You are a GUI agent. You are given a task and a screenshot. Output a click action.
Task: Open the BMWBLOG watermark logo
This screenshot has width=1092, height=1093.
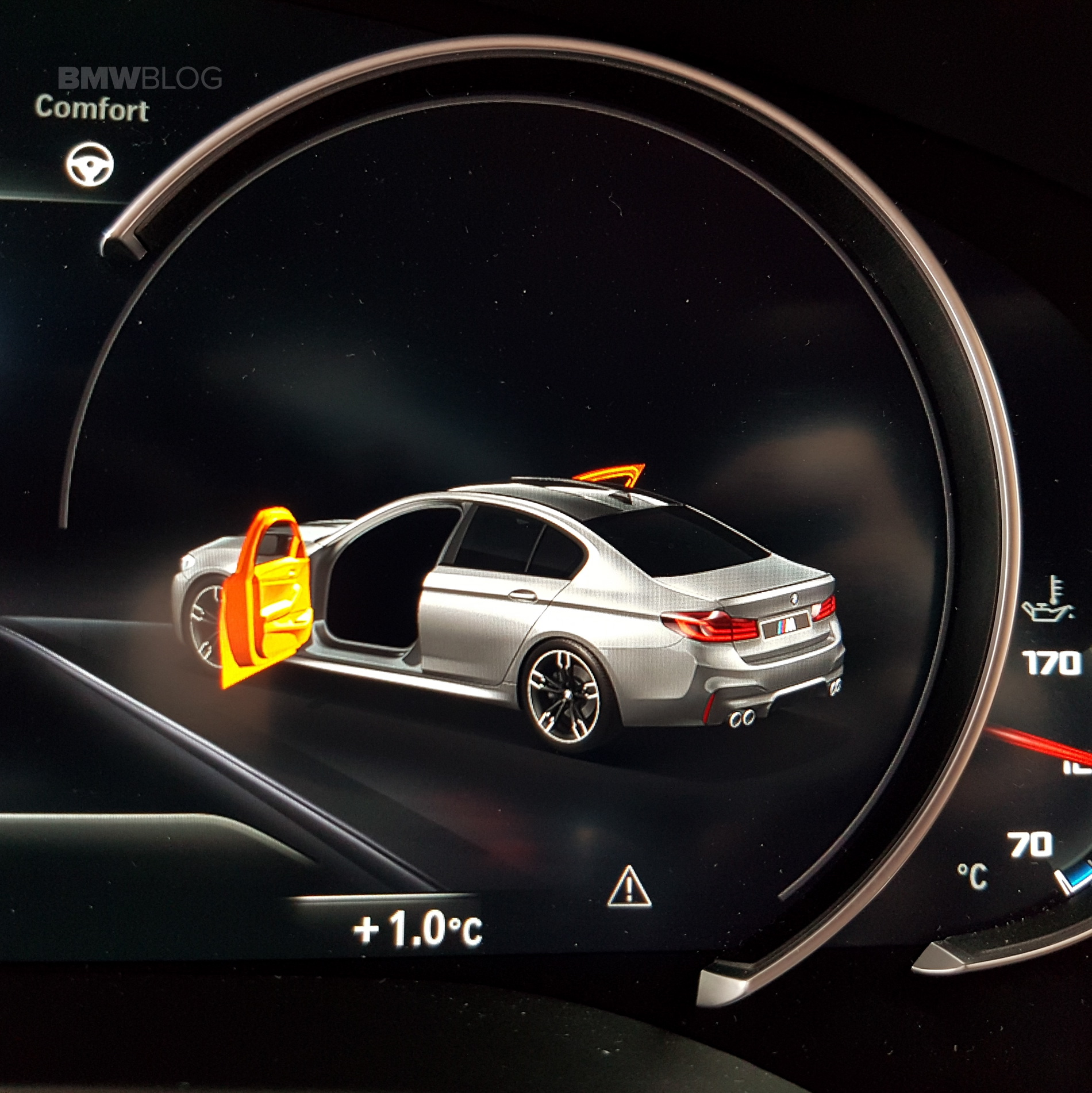pyautogui.click(x=140, y=78)
